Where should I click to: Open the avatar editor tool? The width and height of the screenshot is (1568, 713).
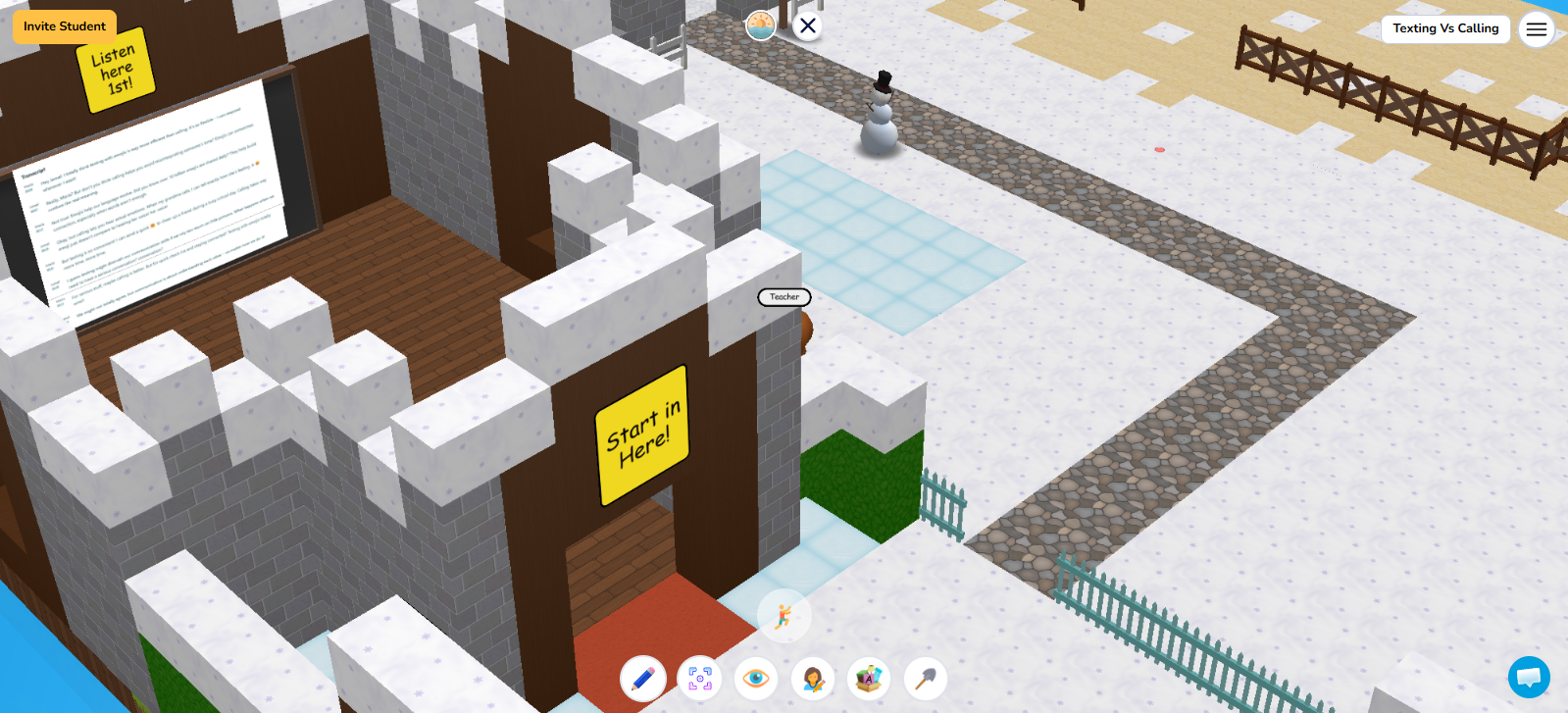pyautogui.click(x=812, y=678)
